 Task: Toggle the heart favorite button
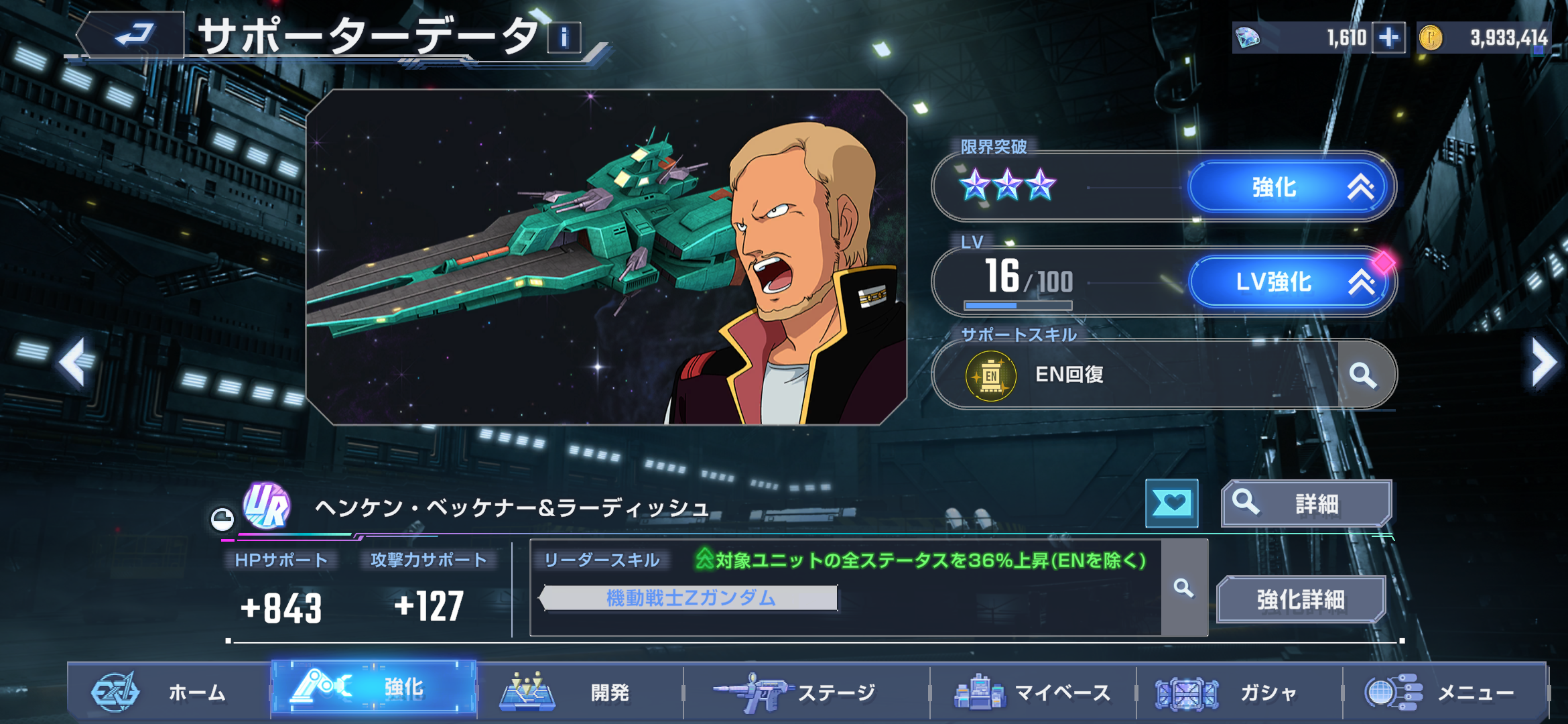coord(1171,503)
